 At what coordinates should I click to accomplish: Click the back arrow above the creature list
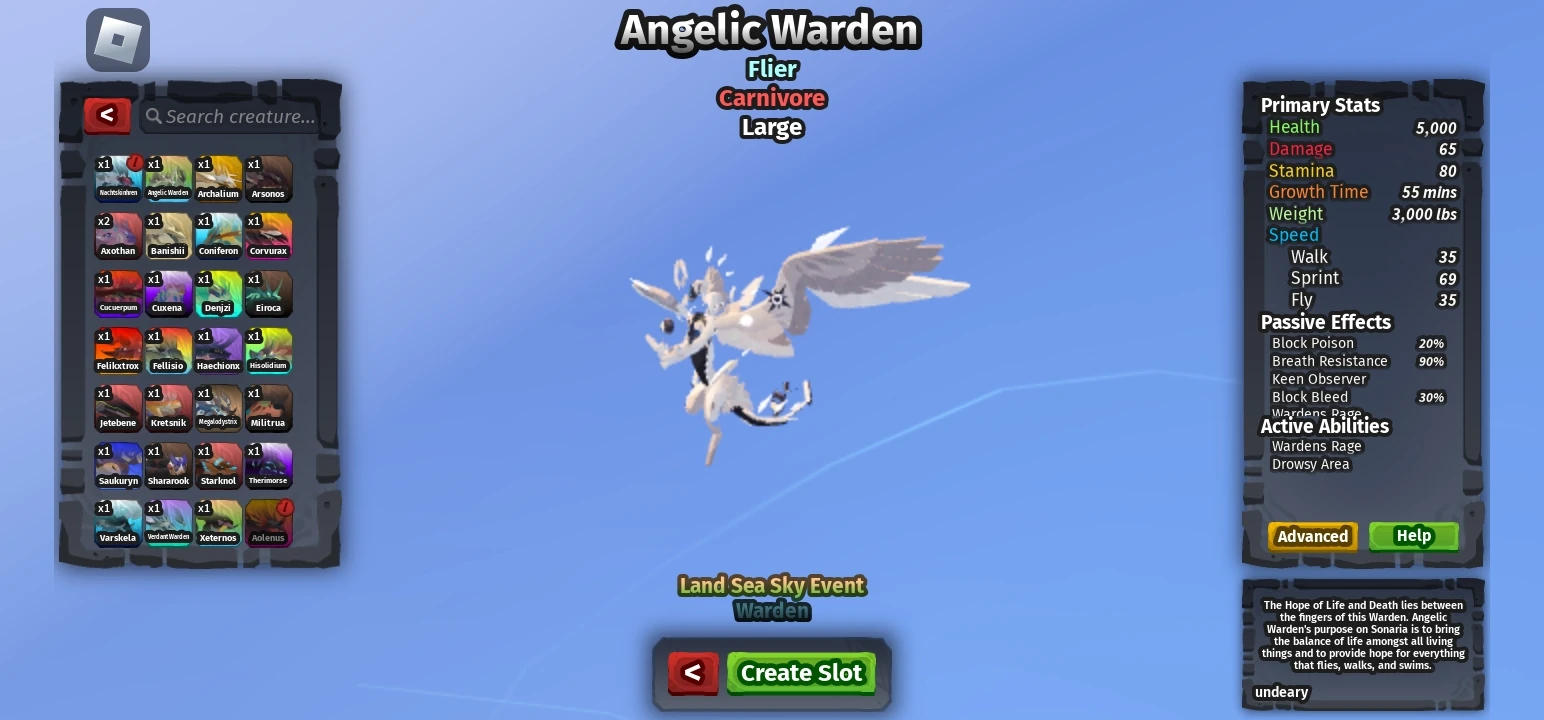pos(107,116)
